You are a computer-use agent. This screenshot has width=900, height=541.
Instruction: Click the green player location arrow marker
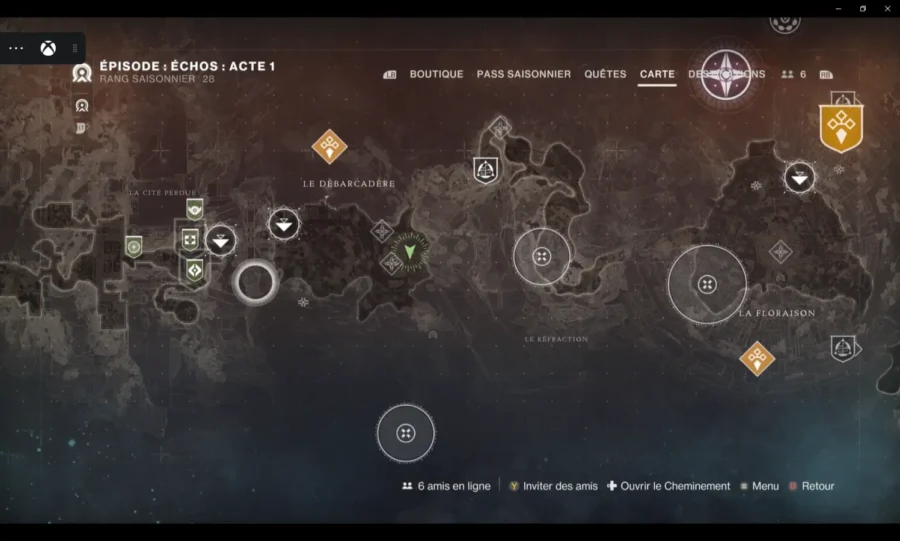[409, 250]
